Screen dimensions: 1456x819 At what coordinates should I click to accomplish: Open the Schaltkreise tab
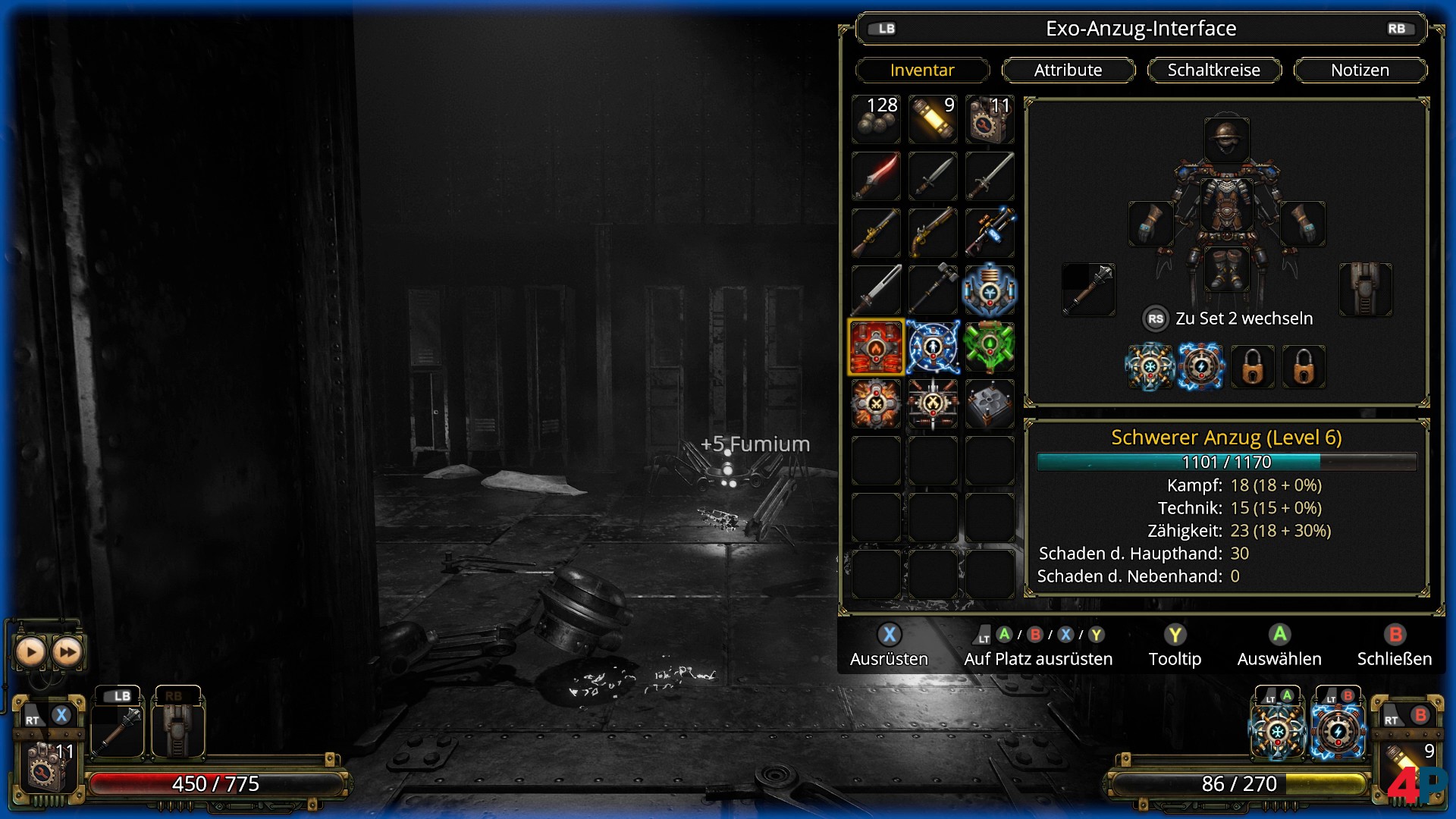1213,70
